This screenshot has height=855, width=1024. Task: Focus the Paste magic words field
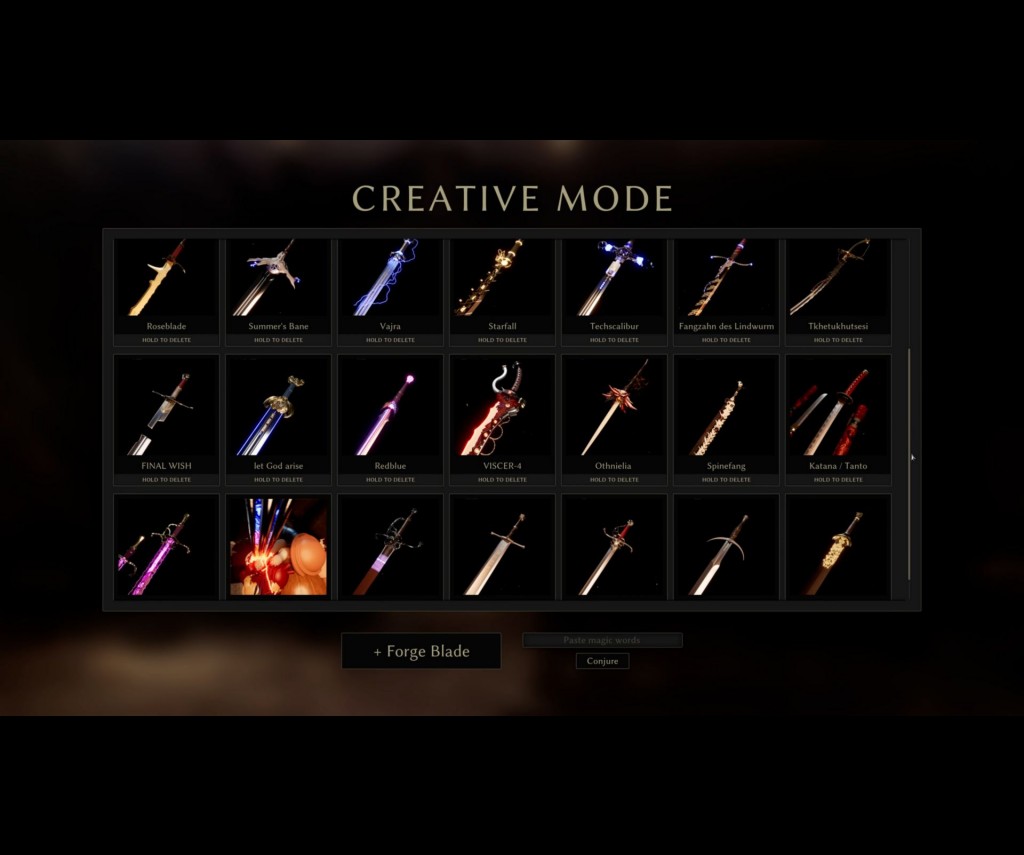coord(602,640)
